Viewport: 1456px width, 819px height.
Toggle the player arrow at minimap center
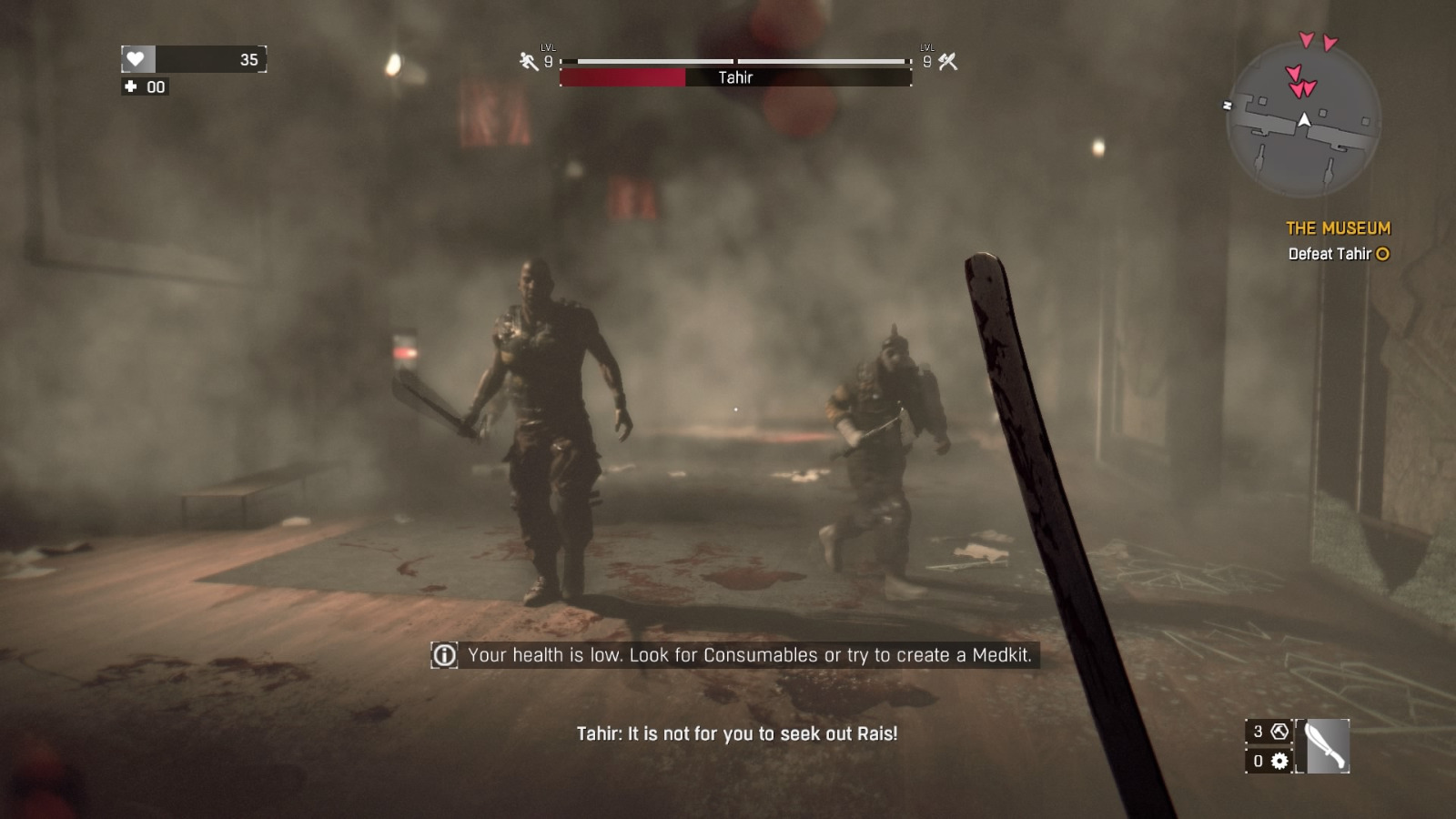coord(1305,119)
